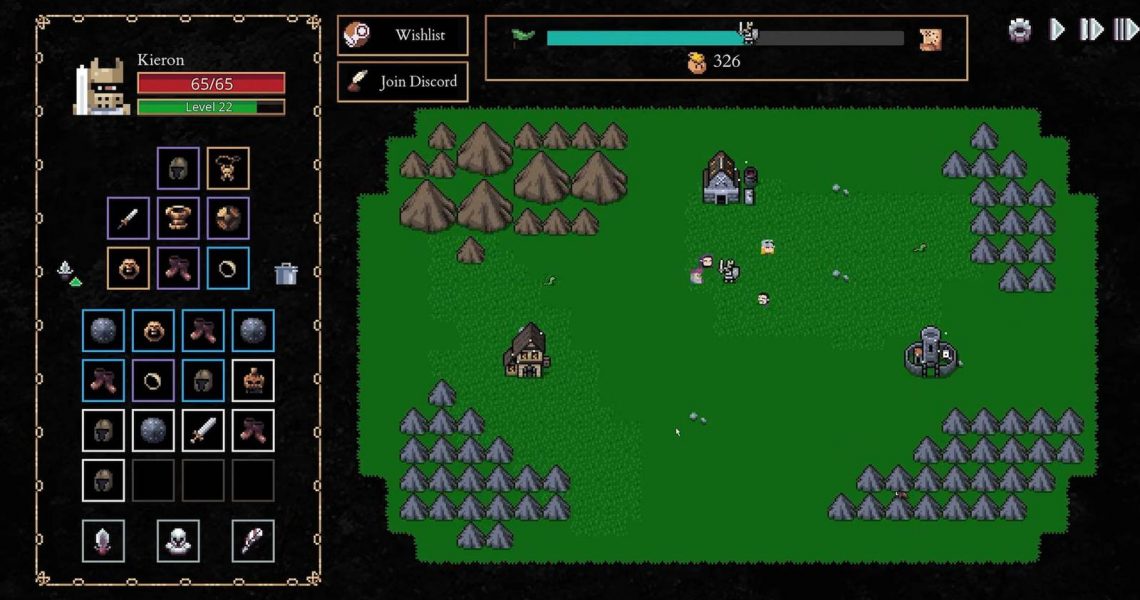The width and height of the screenshot is (1140, 600).
Task: Open the red crystal button
Action: (103, 541)
